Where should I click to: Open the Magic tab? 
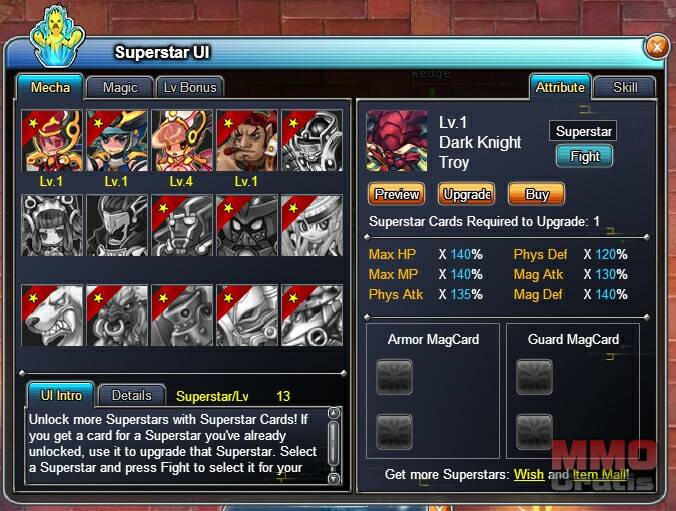tap(120, 87)
